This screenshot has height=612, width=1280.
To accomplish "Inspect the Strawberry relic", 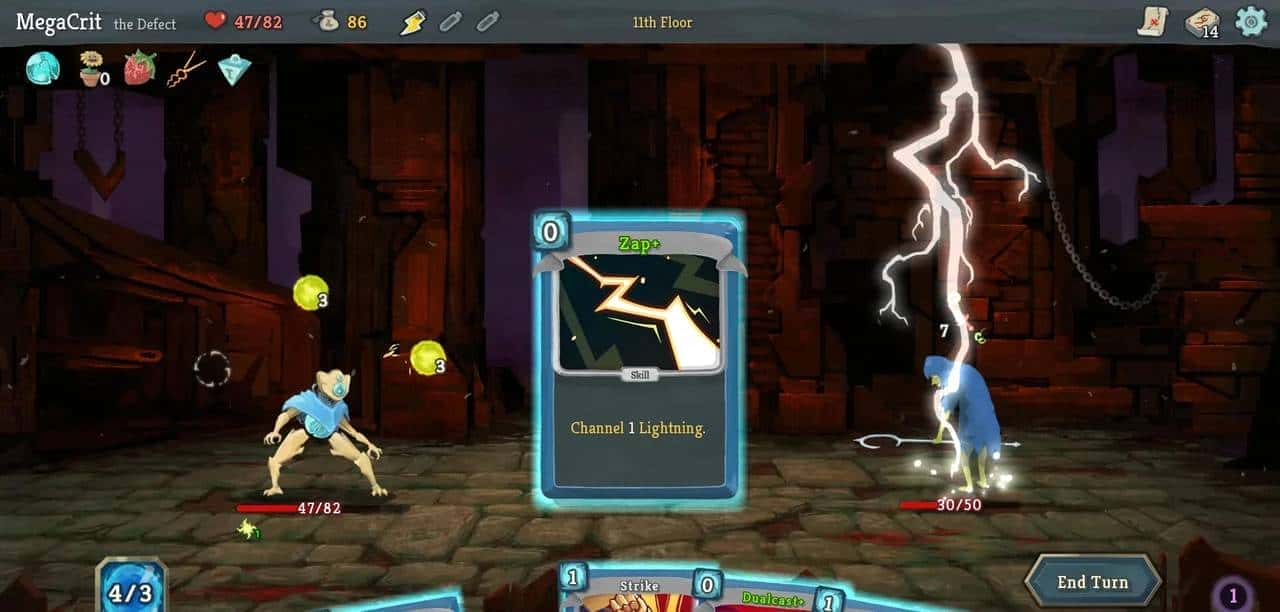I will [x=139, y=69].
